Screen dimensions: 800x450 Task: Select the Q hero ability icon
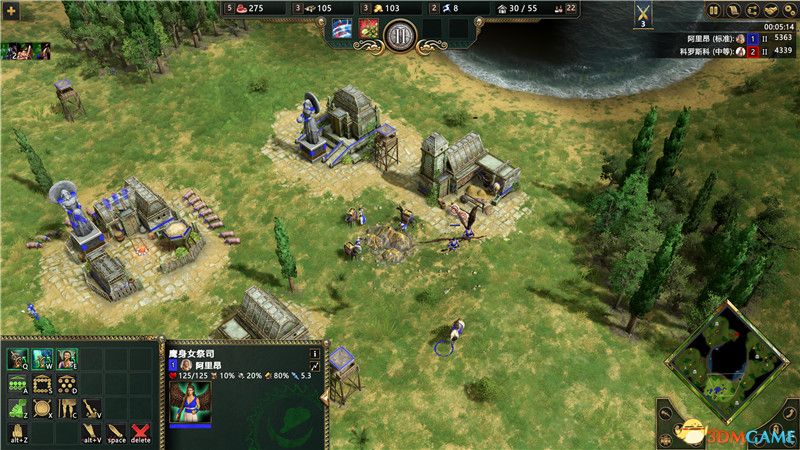(18, 359)
